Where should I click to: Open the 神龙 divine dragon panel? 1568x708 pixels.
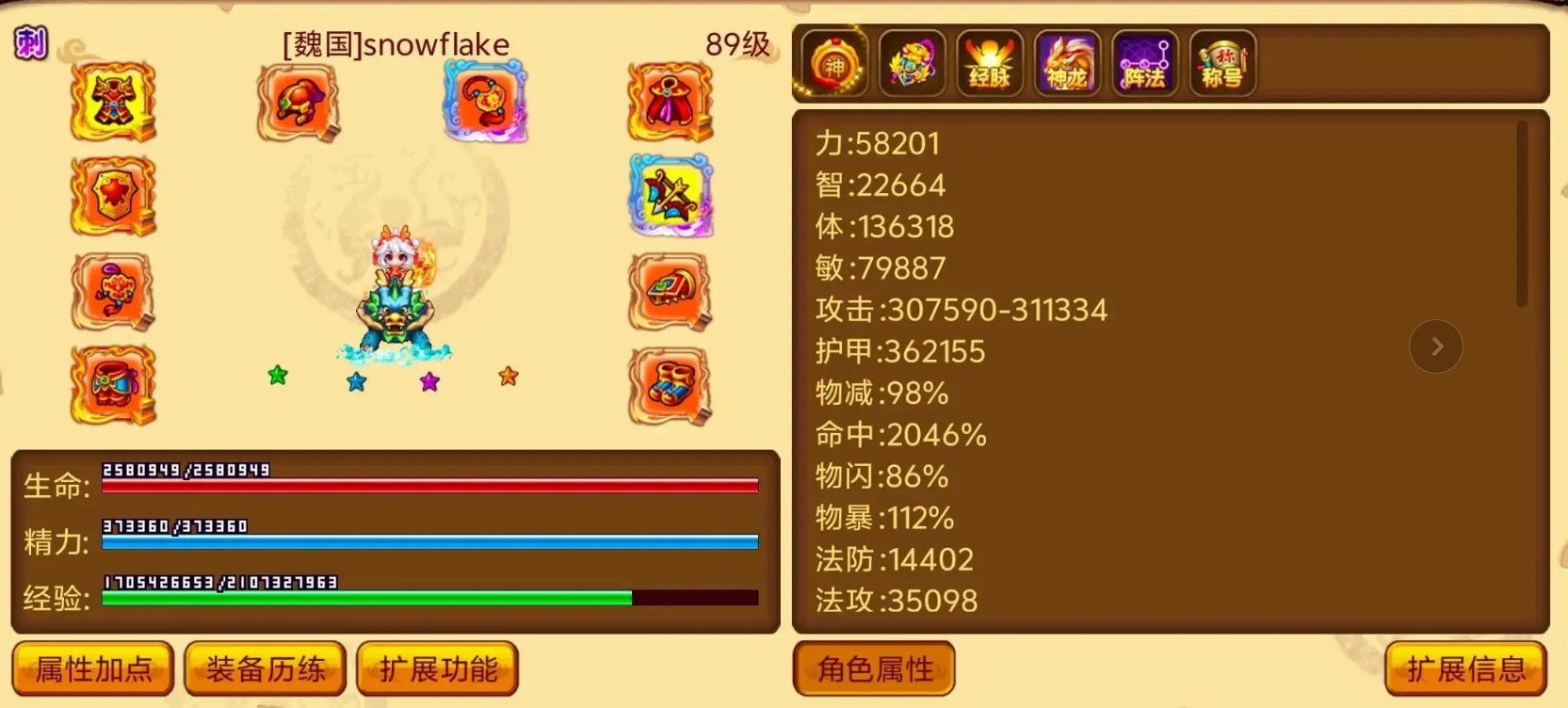pos(1065,64)
